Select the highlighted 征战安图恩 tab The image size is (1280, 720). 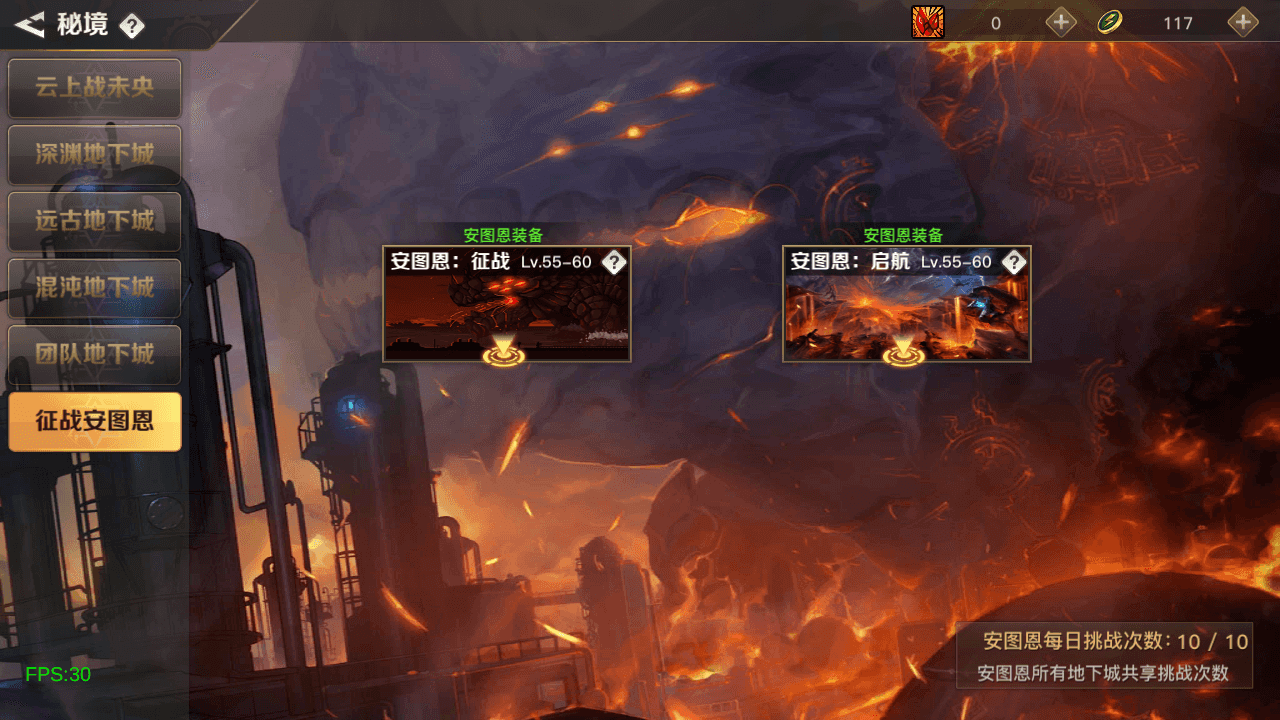click(94, 422)
